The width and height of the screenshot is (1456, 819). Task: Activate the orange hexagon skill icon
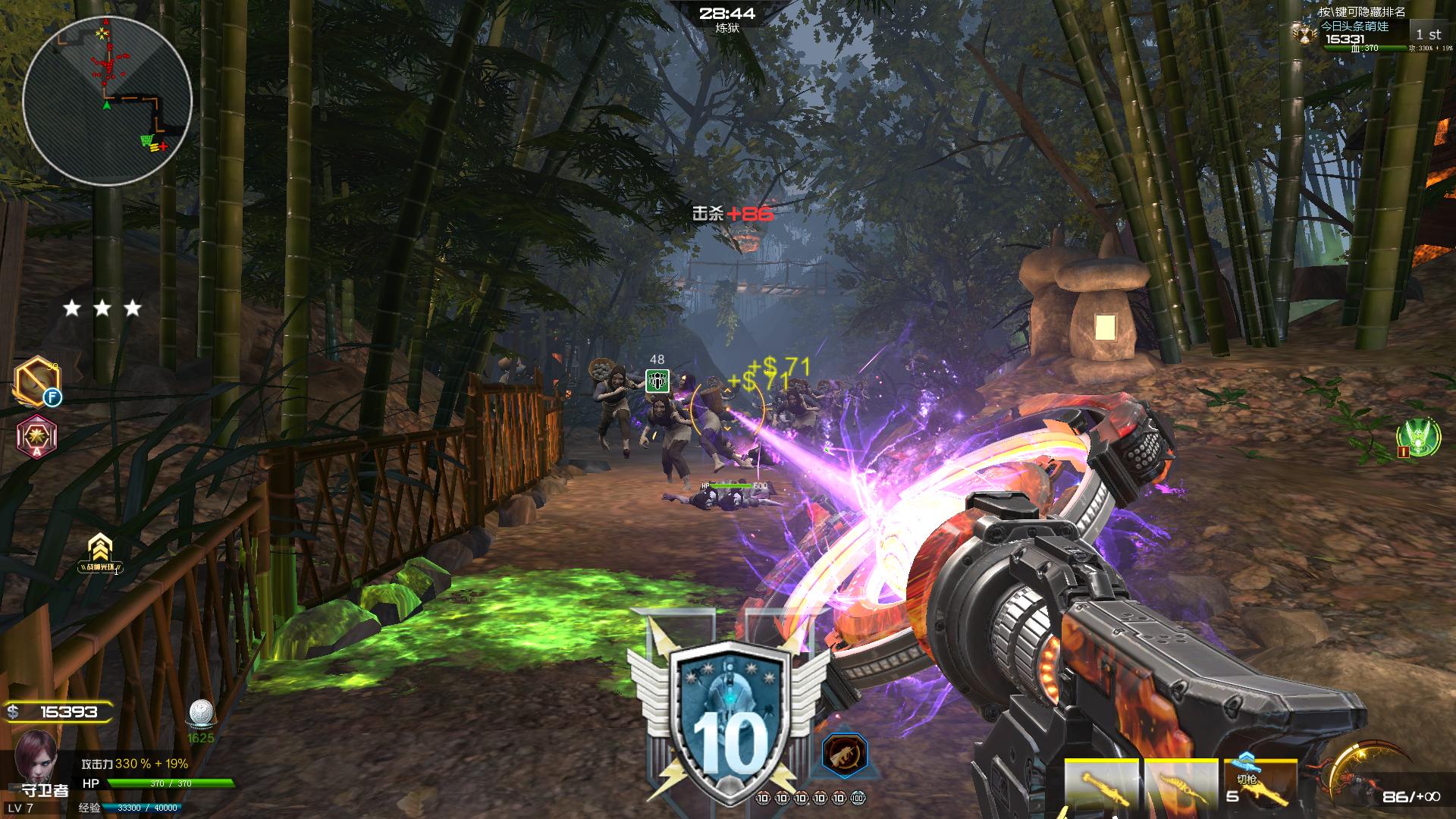[36, 380]
